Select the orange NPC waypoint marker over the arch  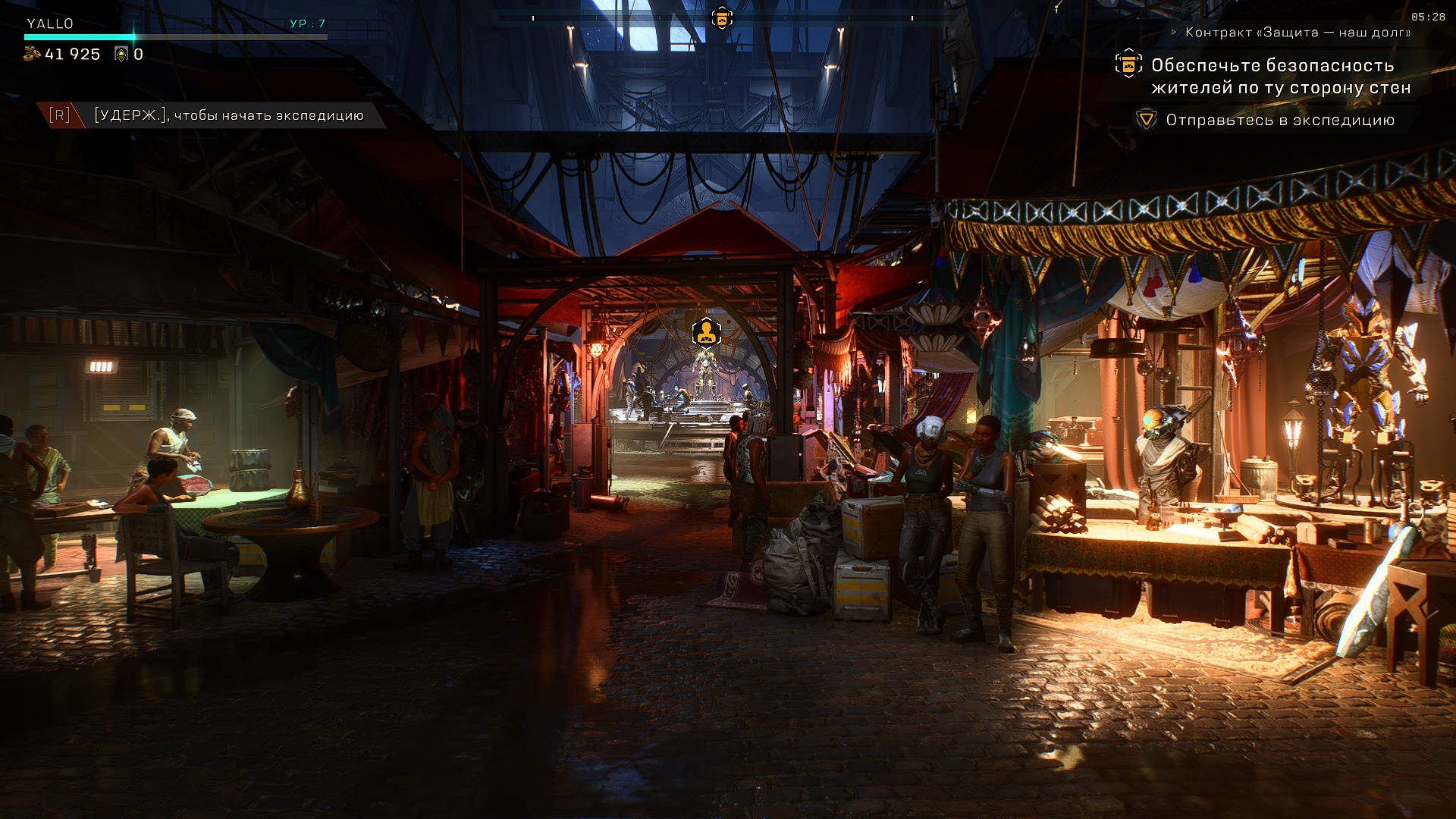coord(705,332)
